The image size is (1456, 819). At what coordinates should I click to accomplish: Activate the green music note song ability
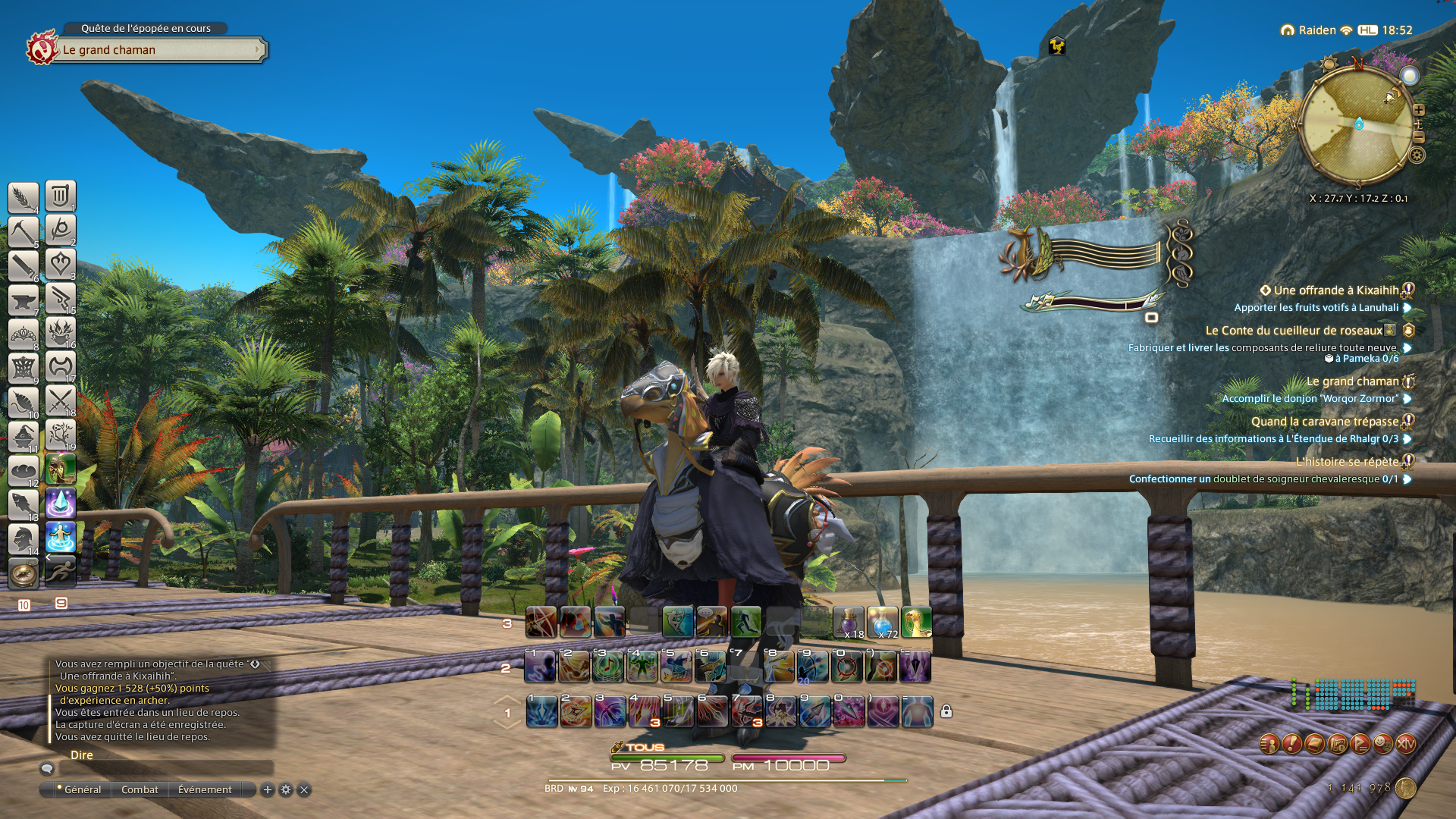click(x=608, y=667)
